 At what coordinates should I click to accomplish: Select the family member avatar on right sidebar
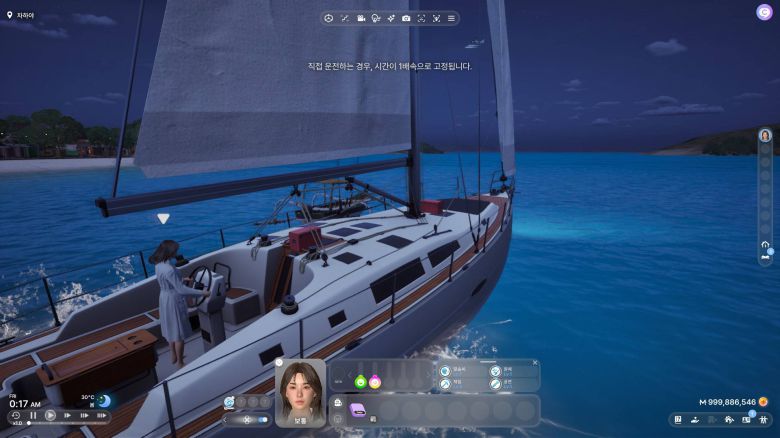pyautogui.click(x=765, y=135)
